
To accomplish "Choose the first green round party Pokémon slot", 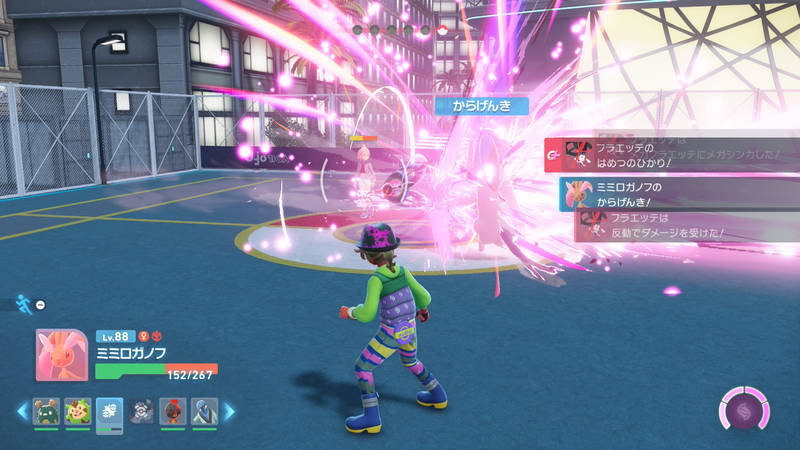I will tap(46, 411).
